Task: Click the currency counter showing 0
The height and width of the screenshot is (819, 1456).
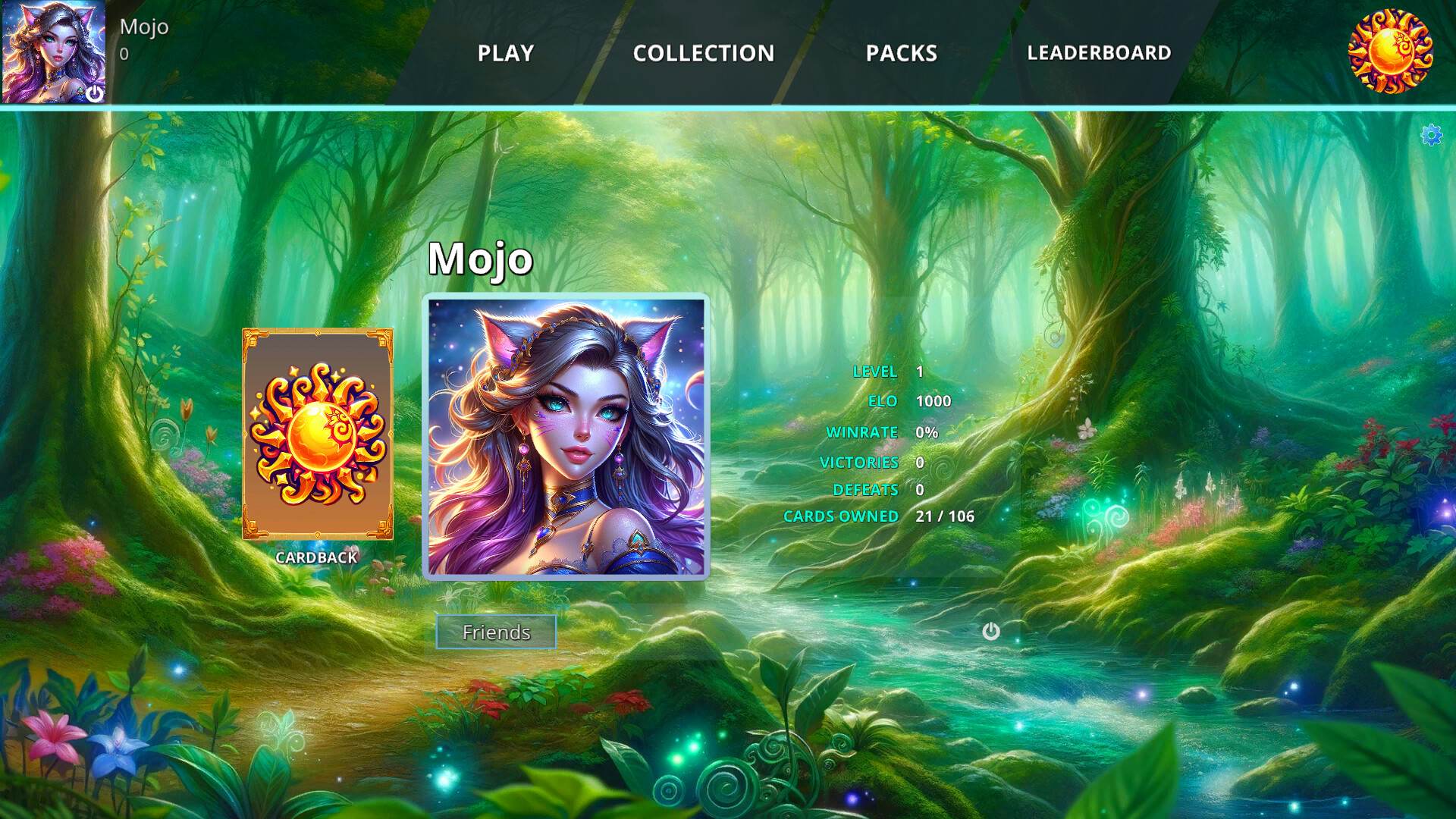Action: coord(122,54)
